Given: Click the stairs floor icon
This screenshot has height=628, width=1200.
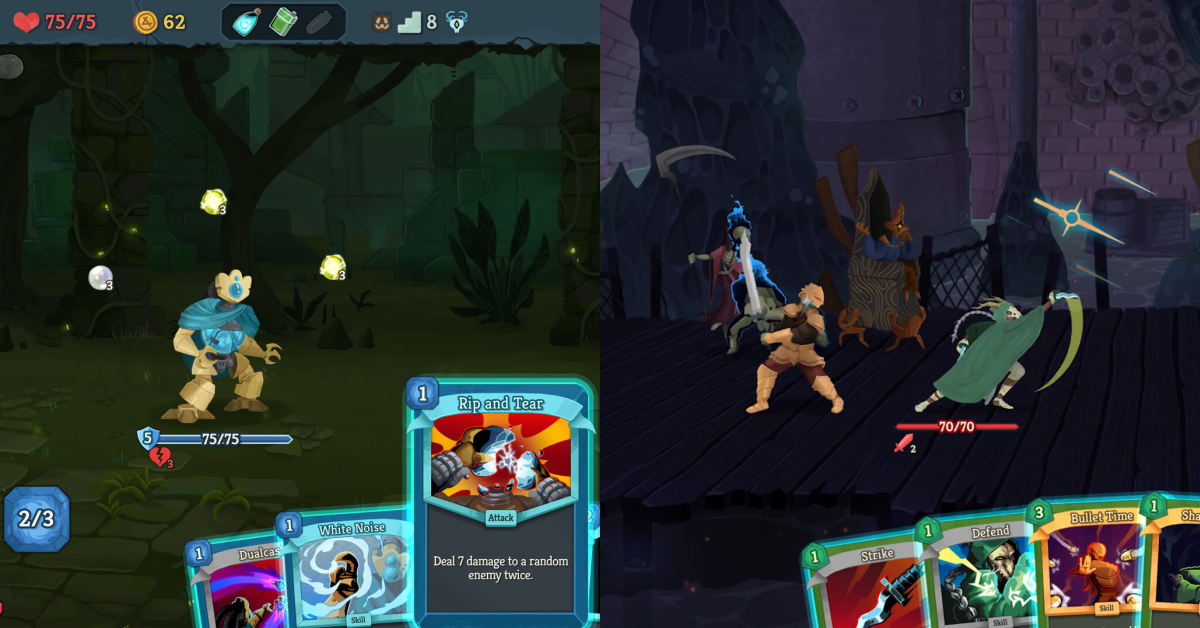Looking at the screenshot, I should (x=410, y=22).
